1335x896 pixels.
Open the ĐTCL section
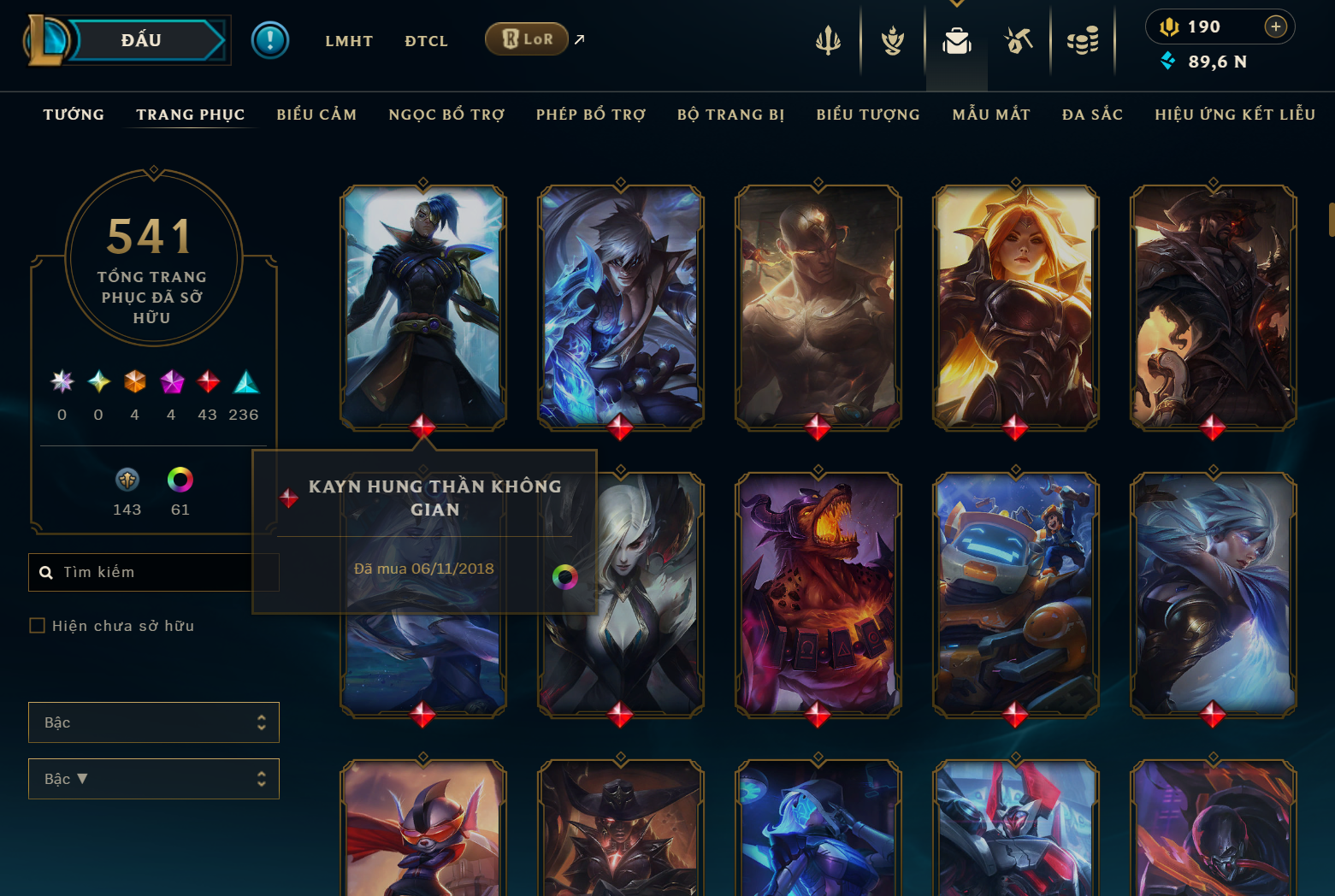click(426, 41)
